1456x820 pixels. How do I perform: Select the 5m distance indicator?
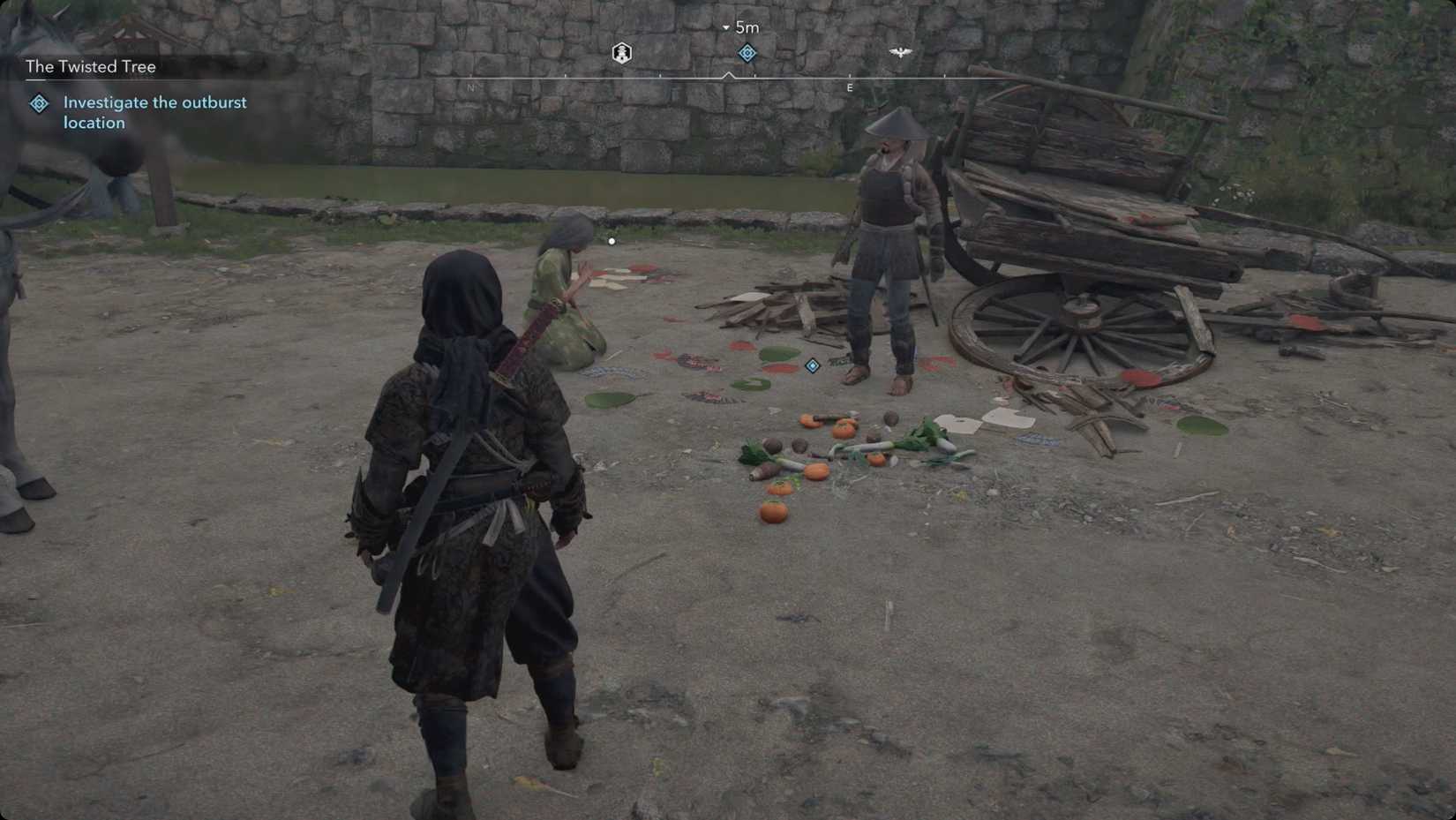747,26
